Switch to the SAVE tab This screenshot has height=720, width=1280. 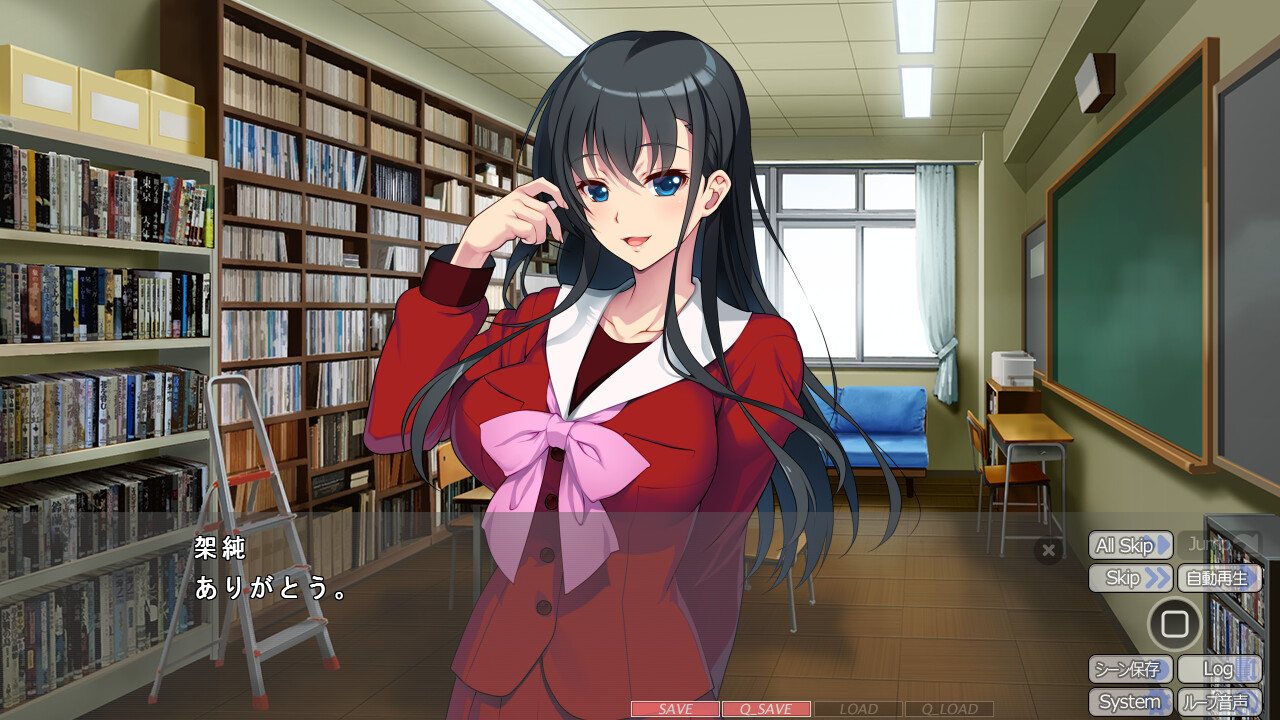[675, 710]
